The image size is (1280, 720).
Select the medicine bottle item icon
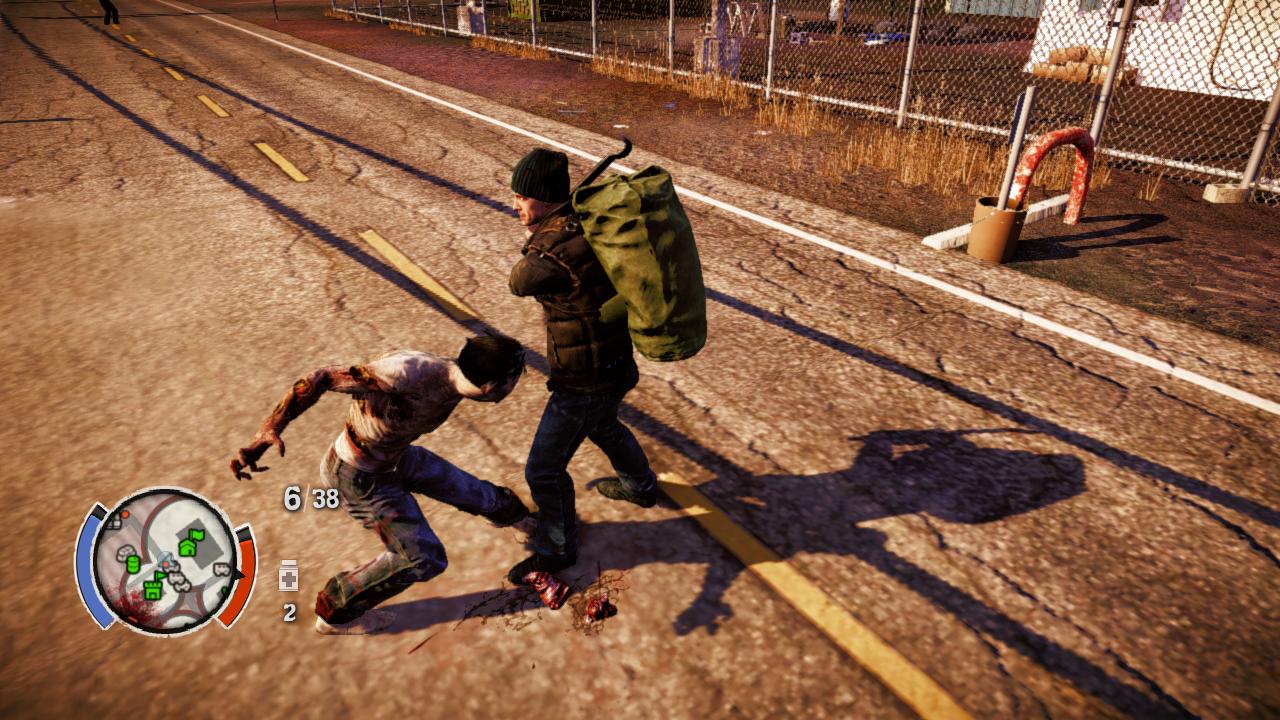[289, 577]
